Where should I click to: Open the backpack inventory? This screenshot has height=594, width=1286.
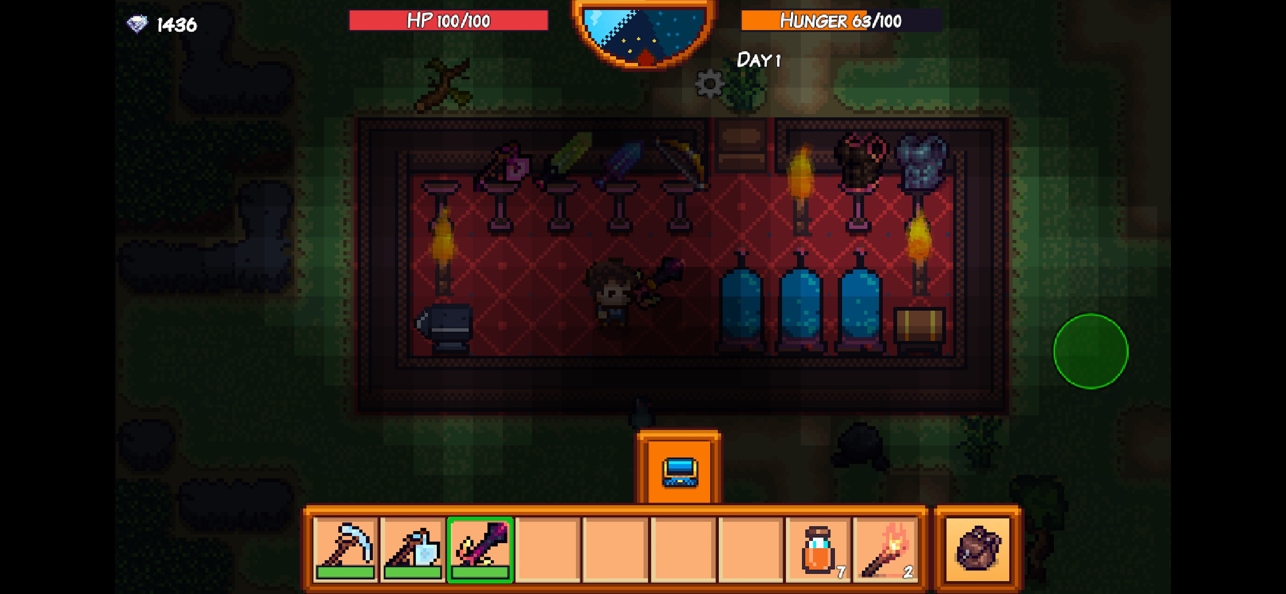pos(978,548)
